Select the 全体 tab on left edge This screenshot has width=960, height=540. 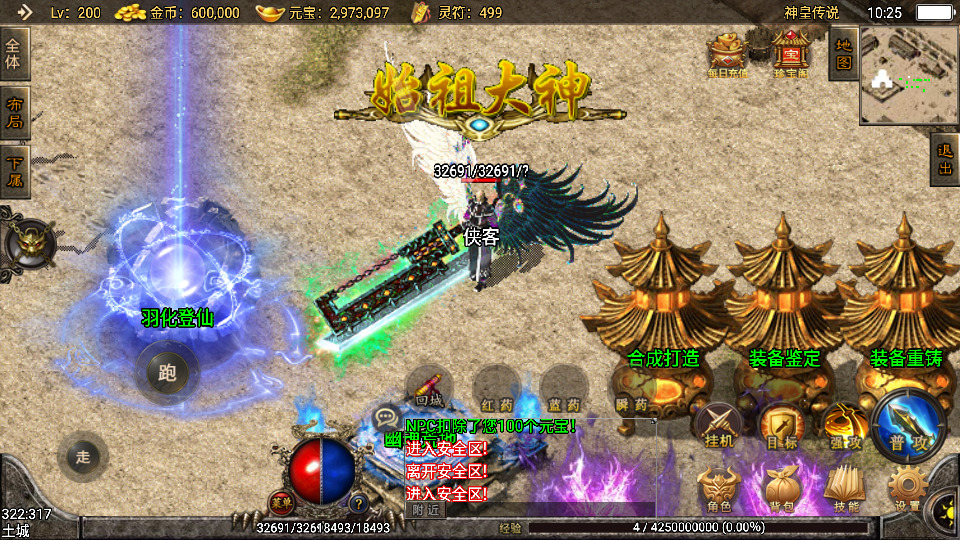[15, 54]
